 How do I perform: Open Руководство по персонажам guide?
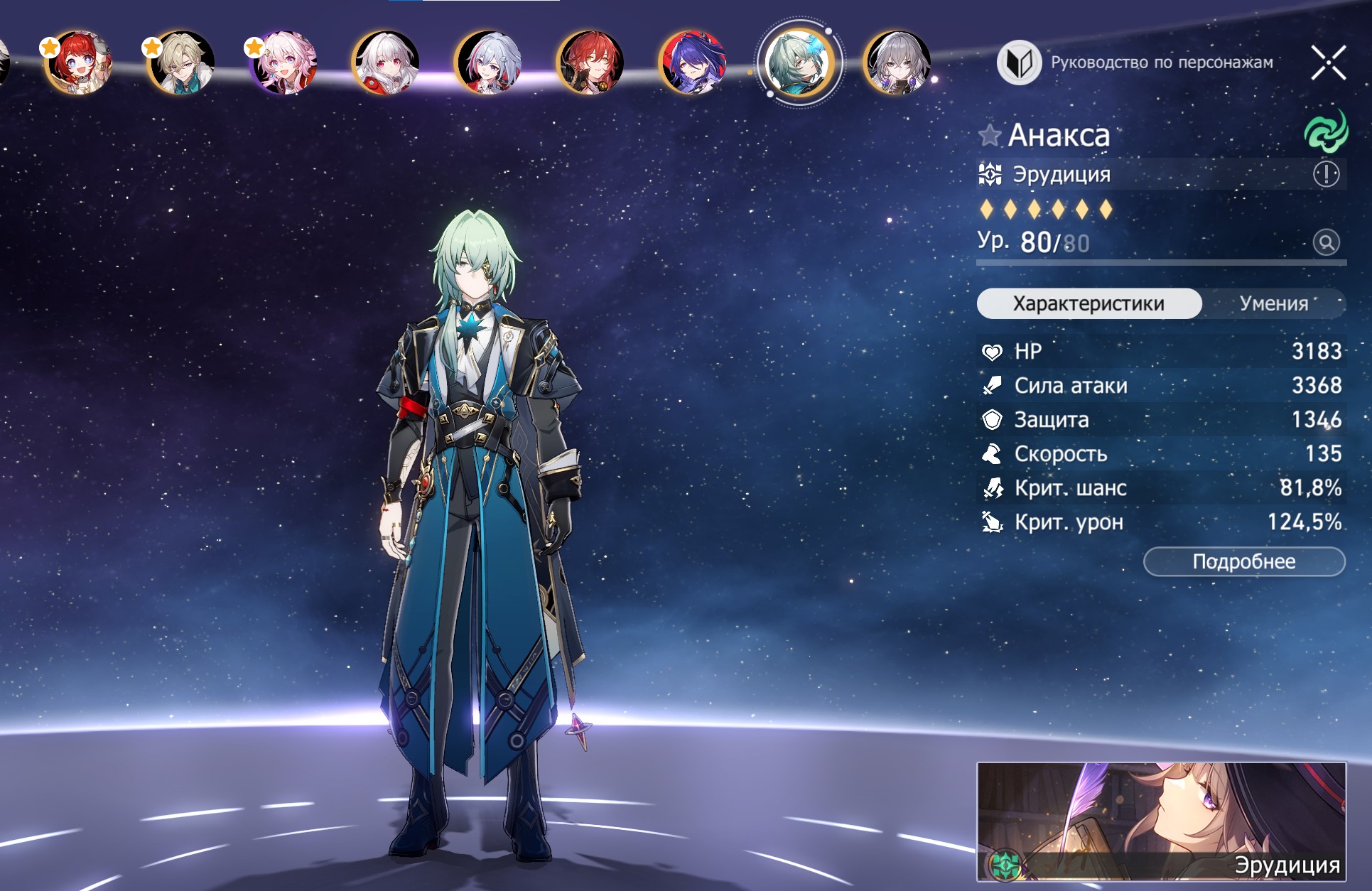[1135, 63]
